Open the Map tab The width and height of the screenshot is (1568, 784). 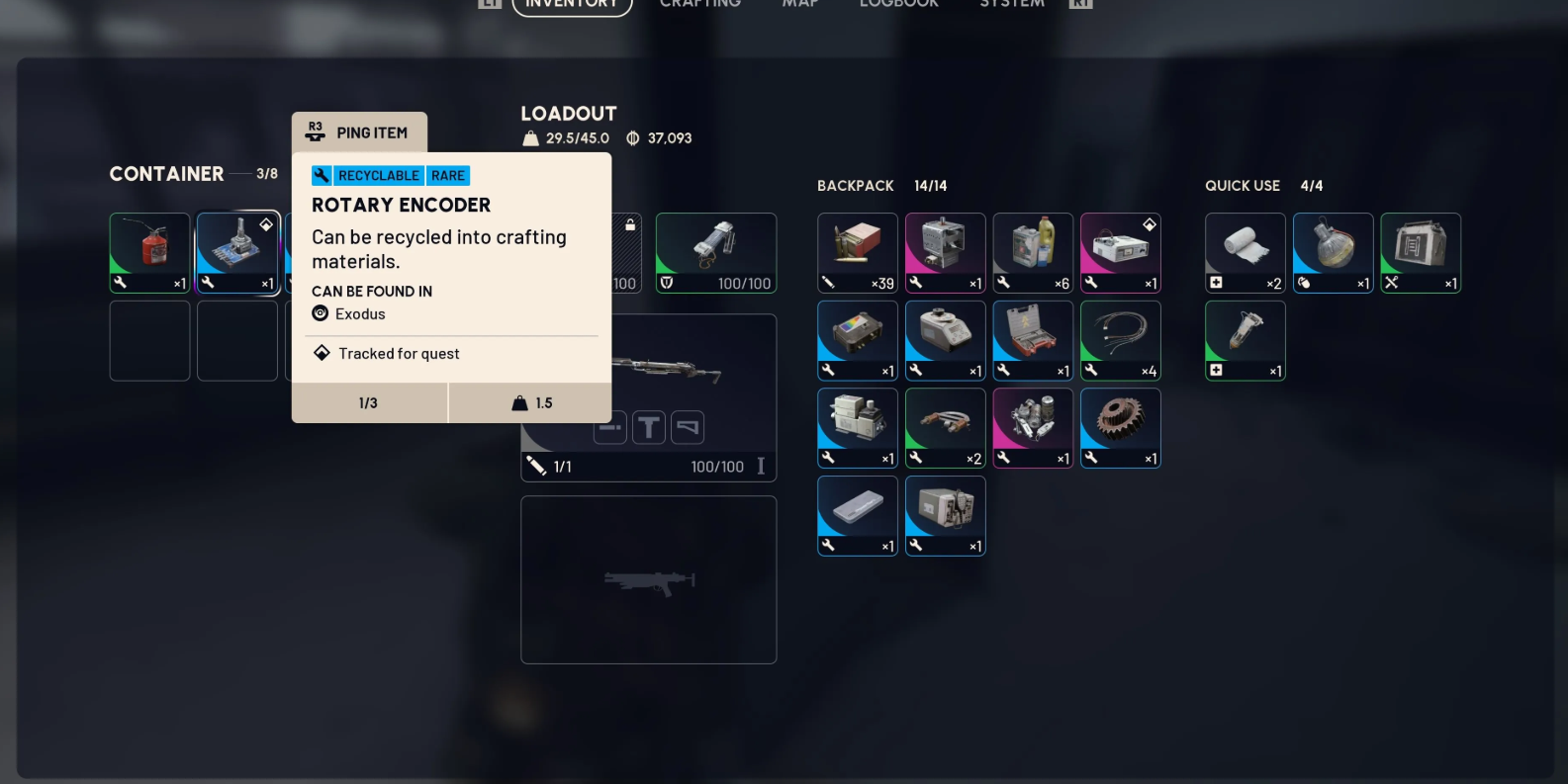[799, 4]
